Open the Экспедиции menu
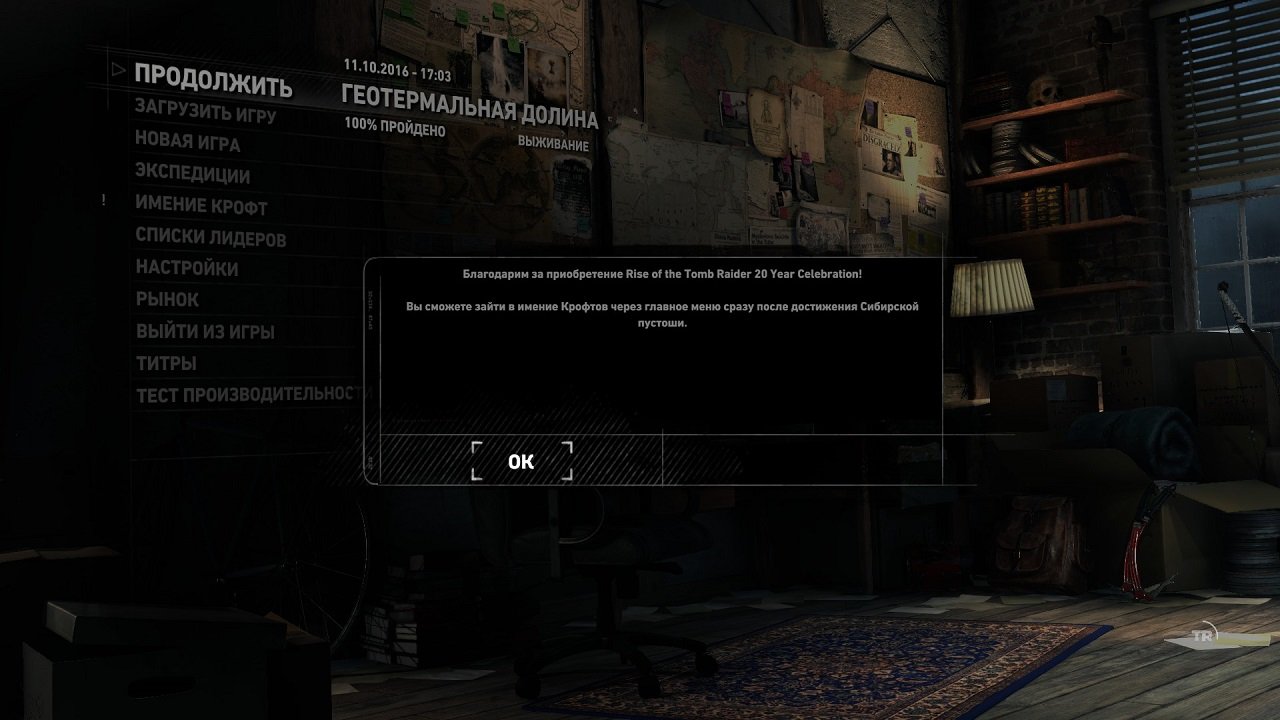1280x720 pixels. 192,174
